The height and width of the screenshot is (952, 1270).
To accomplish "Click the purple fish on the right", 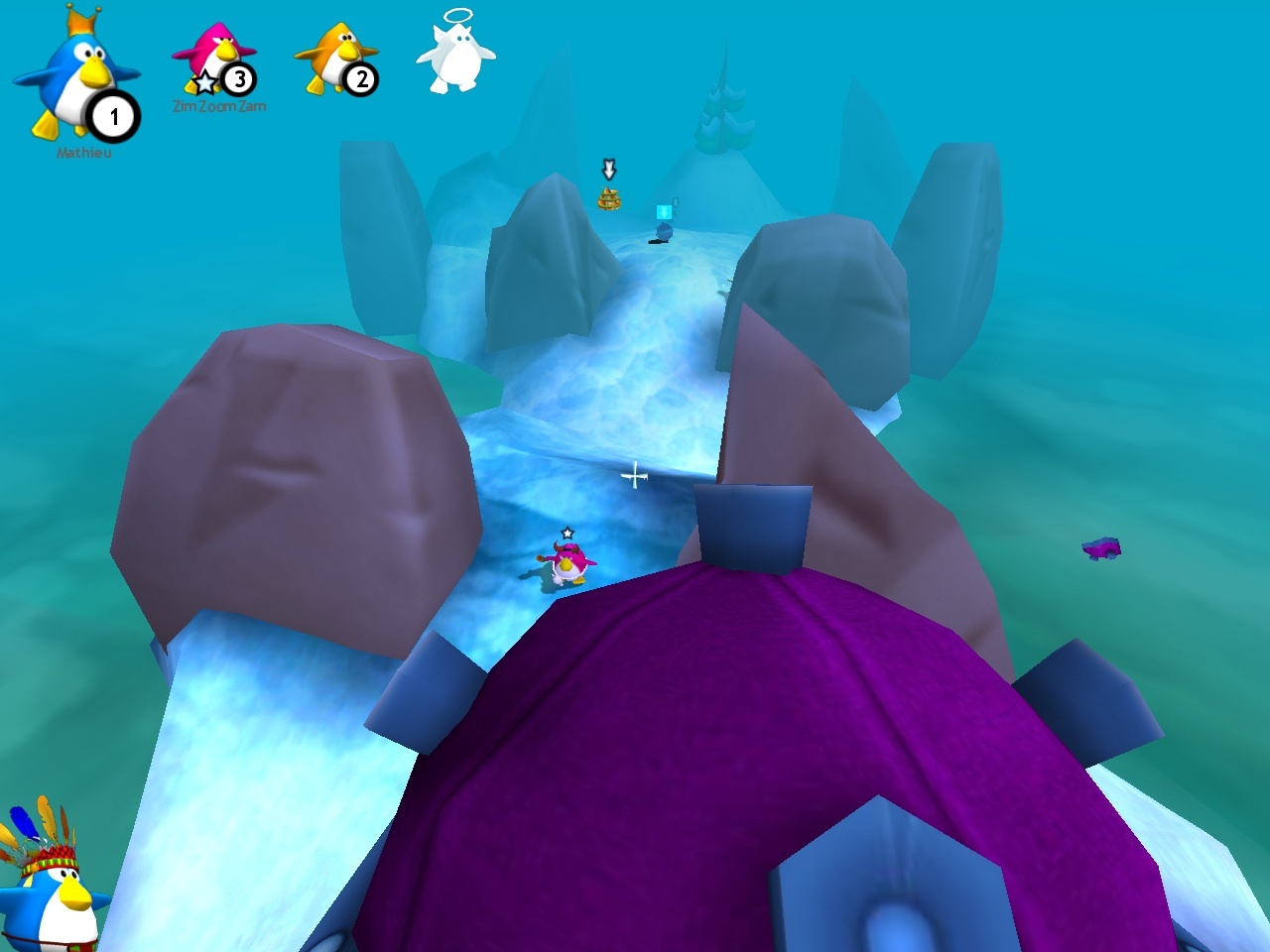I will [x=1099, y=546].
